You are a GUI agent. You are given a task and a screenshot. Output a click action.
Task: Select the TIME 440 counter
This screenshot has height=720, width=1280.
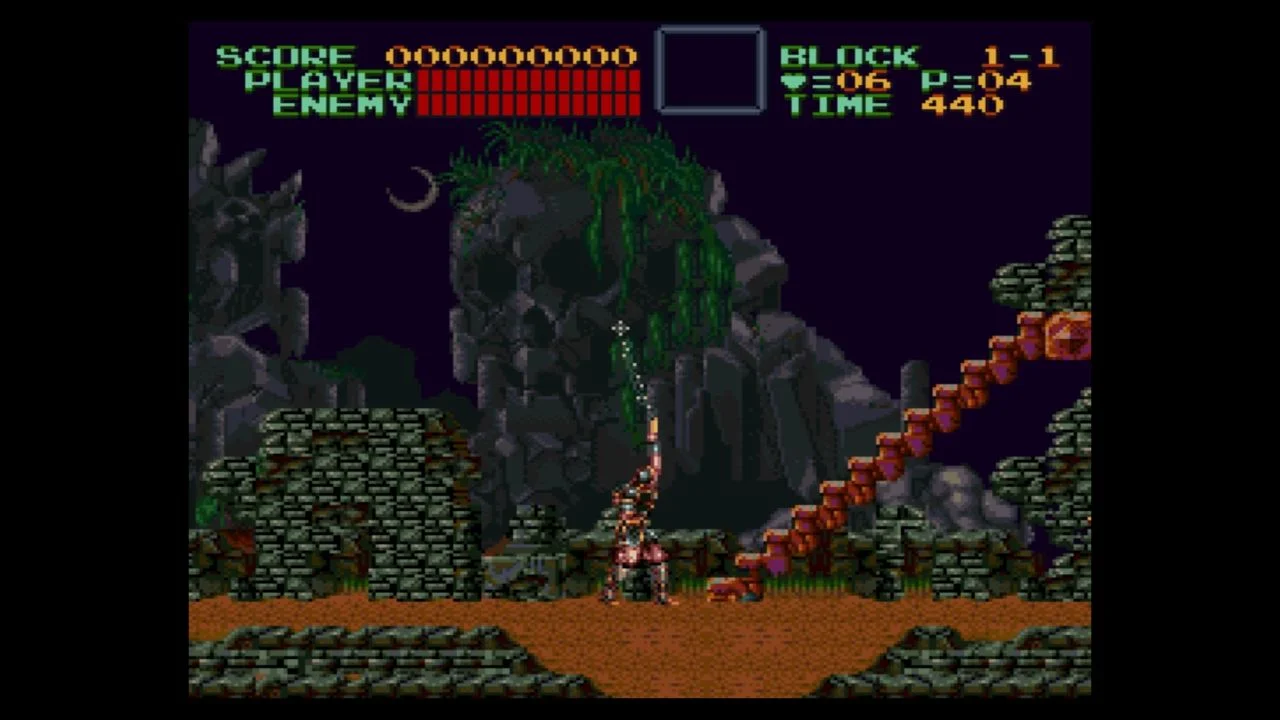(890, 106)
